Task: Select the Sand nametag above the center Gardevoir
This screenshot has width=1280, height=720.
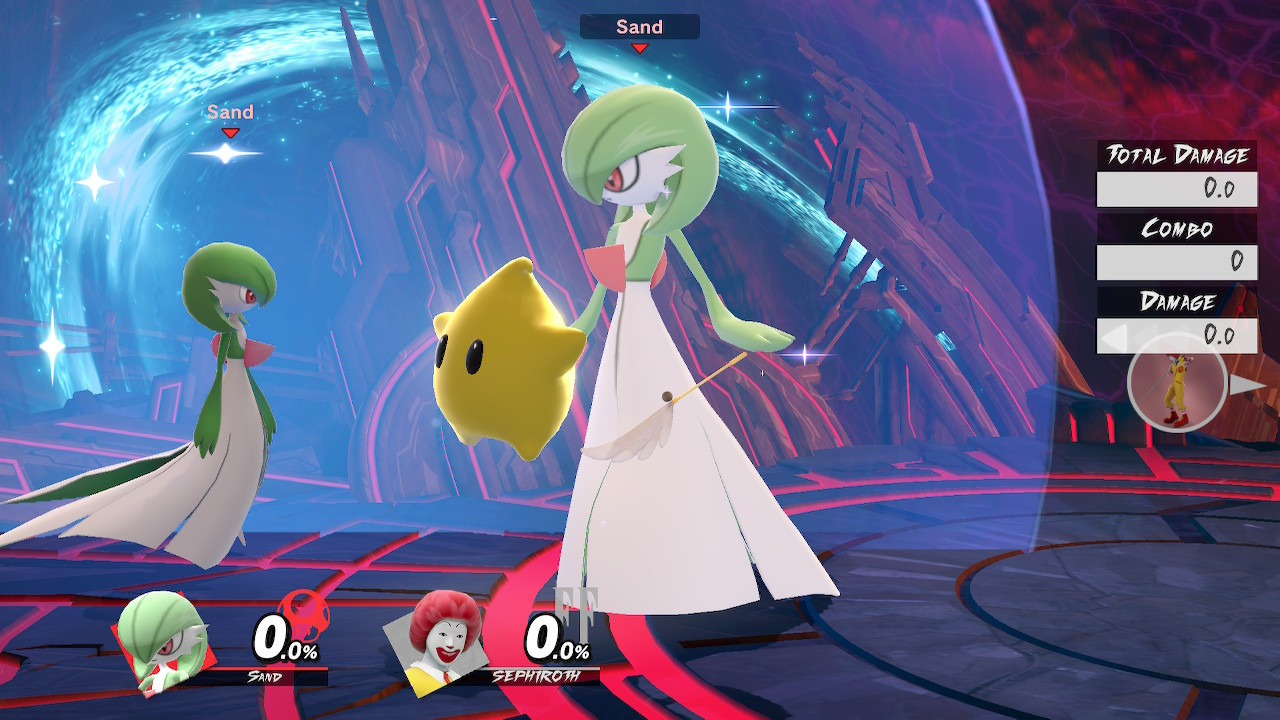Action: click(x=640, y=27)
